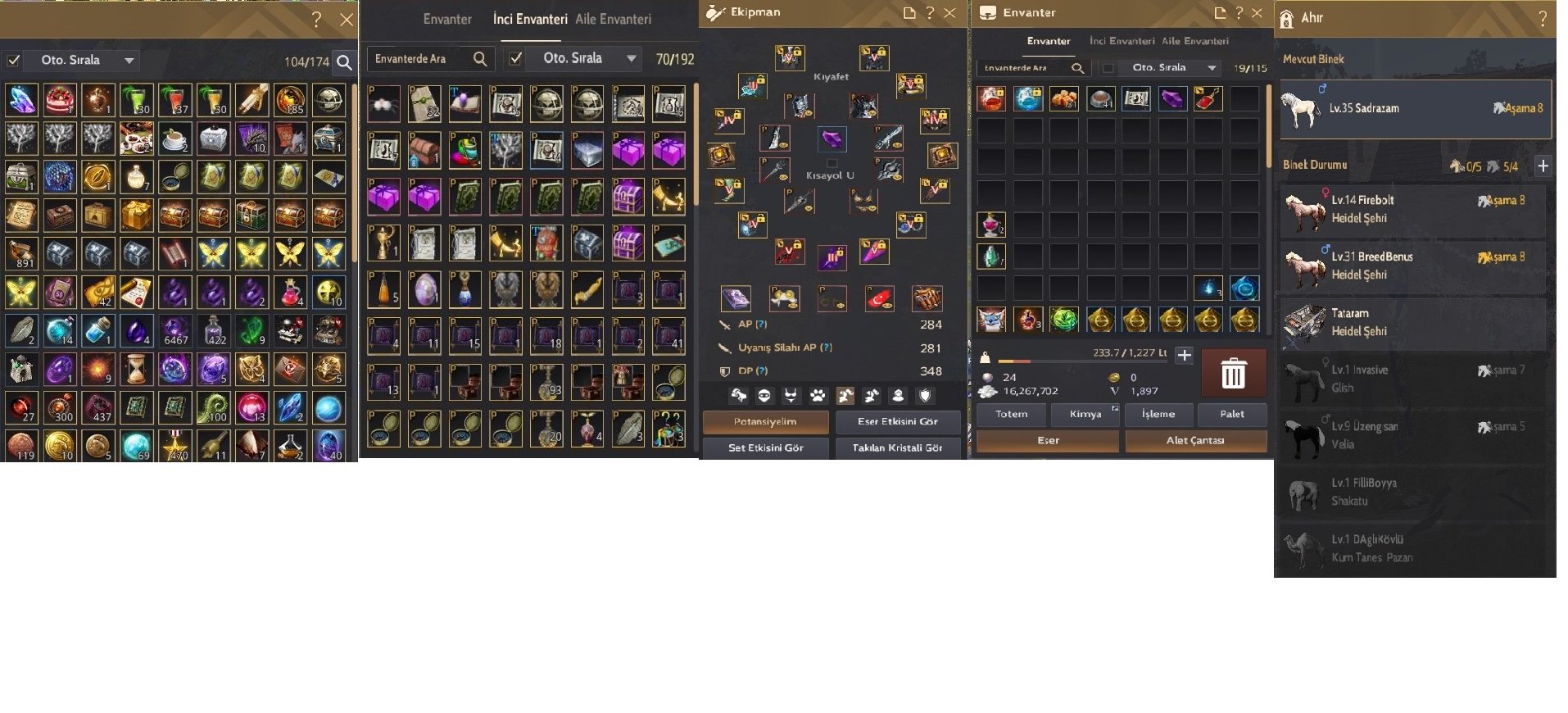This screenshot has width=1568, height=713.
Task: Select the ninja mask equipment filter icon
Action: tap(764, 396)
